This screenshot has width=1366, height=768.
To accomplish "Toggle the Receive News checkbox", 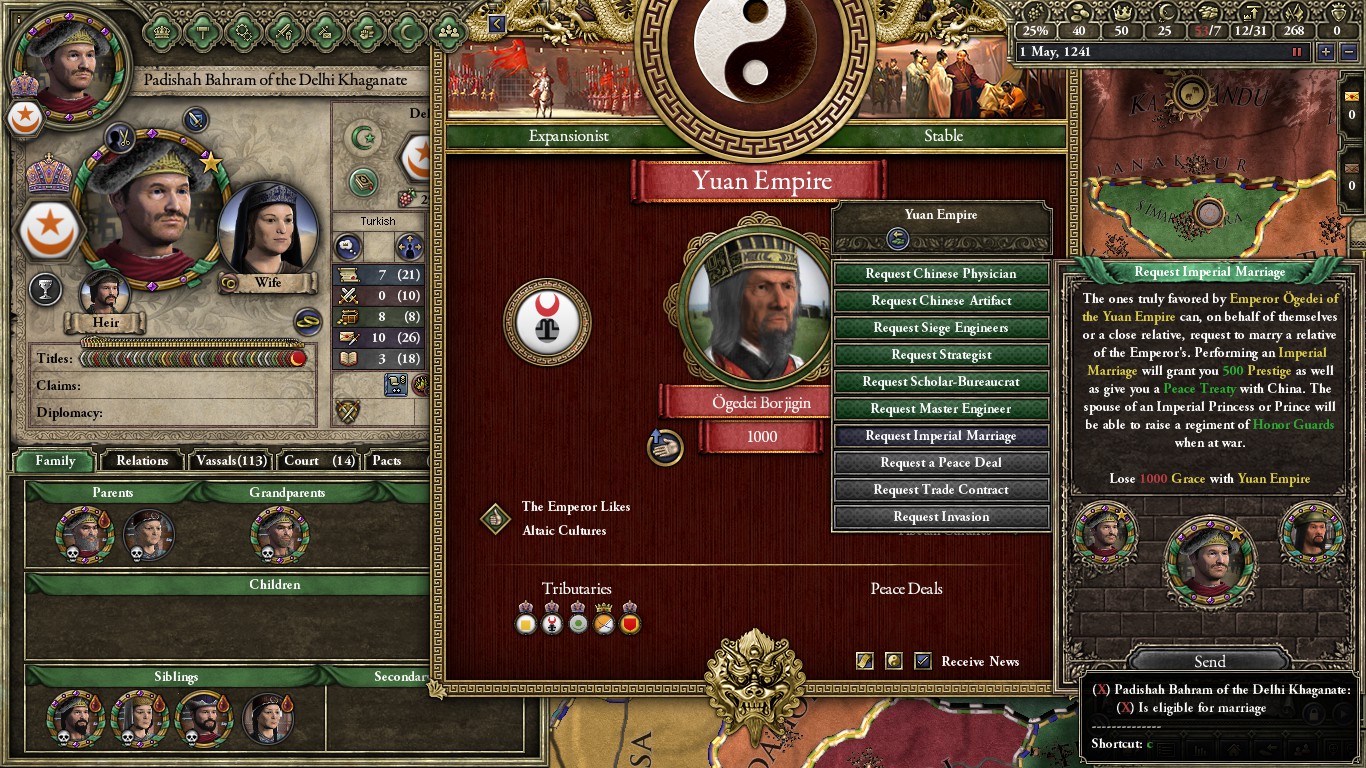I will (x=923, y=661).
